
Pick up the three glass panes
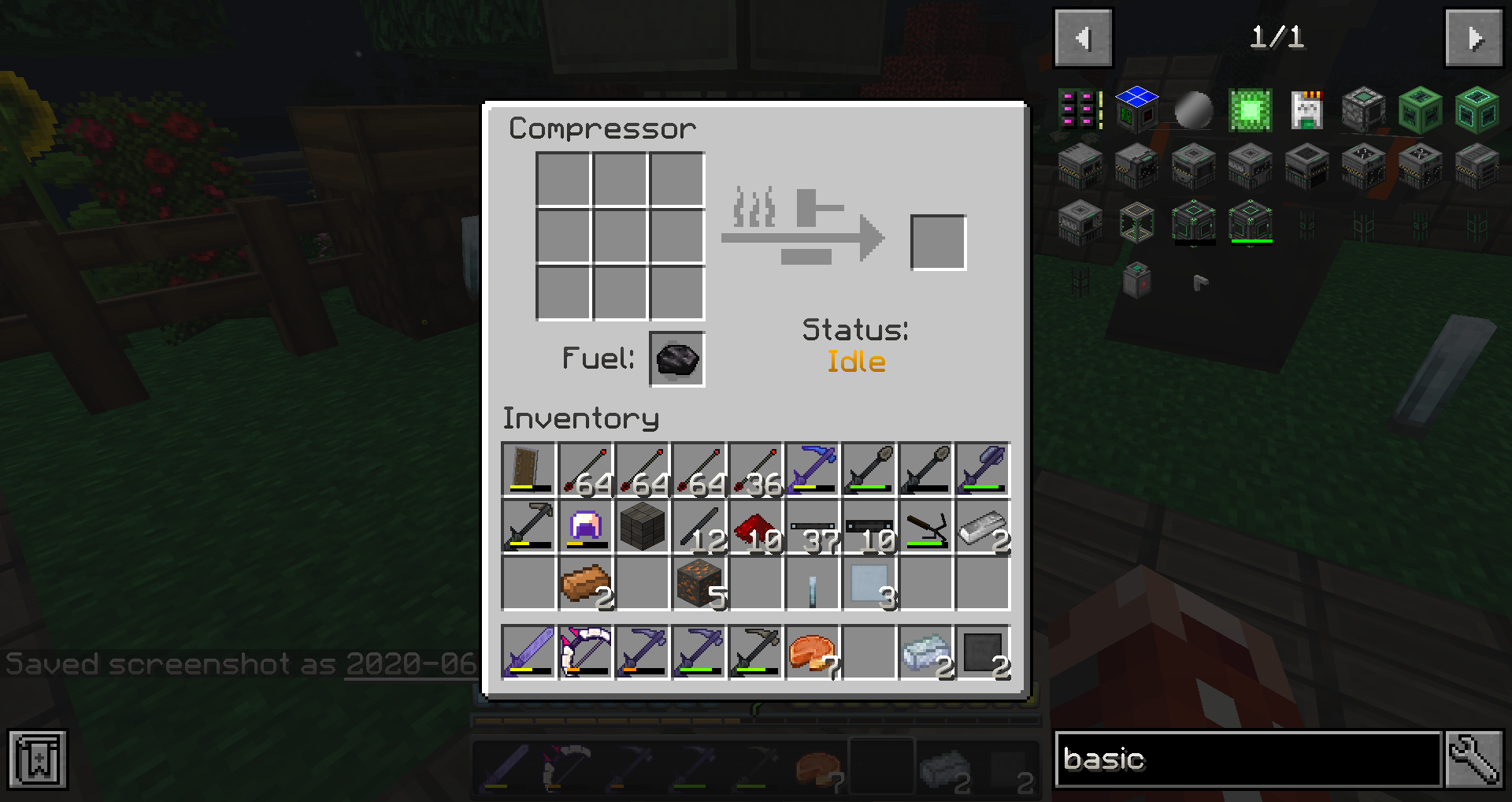(x=869, y=584)
